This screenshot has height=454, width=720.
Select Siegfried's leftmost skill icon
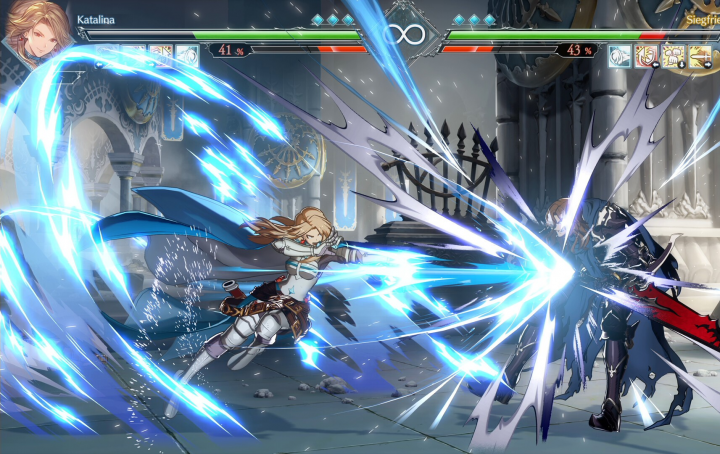[620, 55]
